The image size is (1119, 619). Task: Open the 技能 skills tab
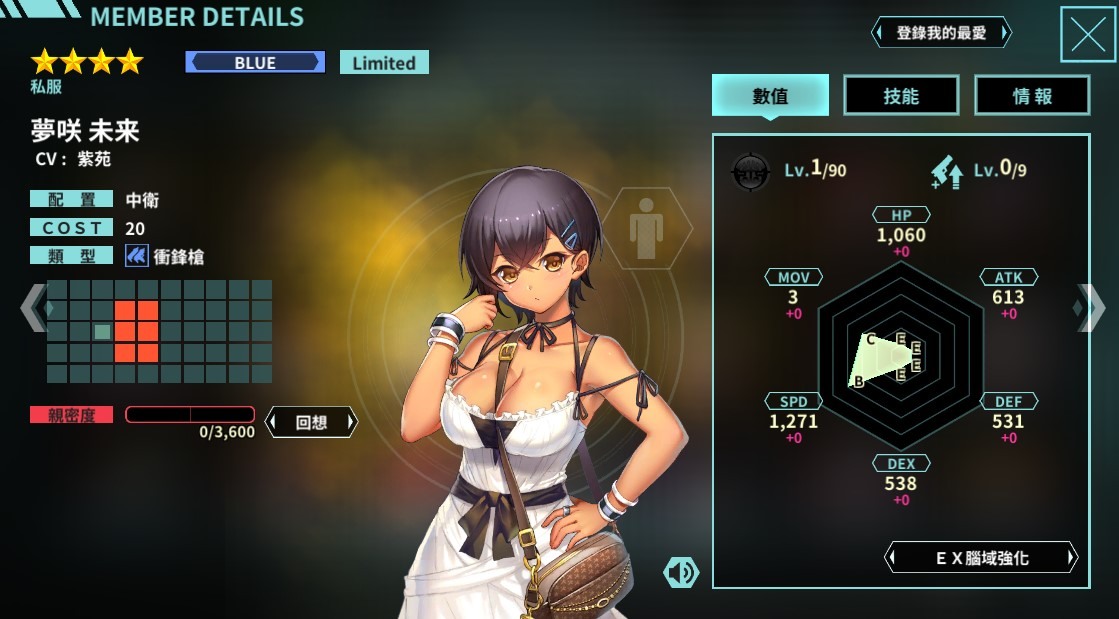(901, 96)
